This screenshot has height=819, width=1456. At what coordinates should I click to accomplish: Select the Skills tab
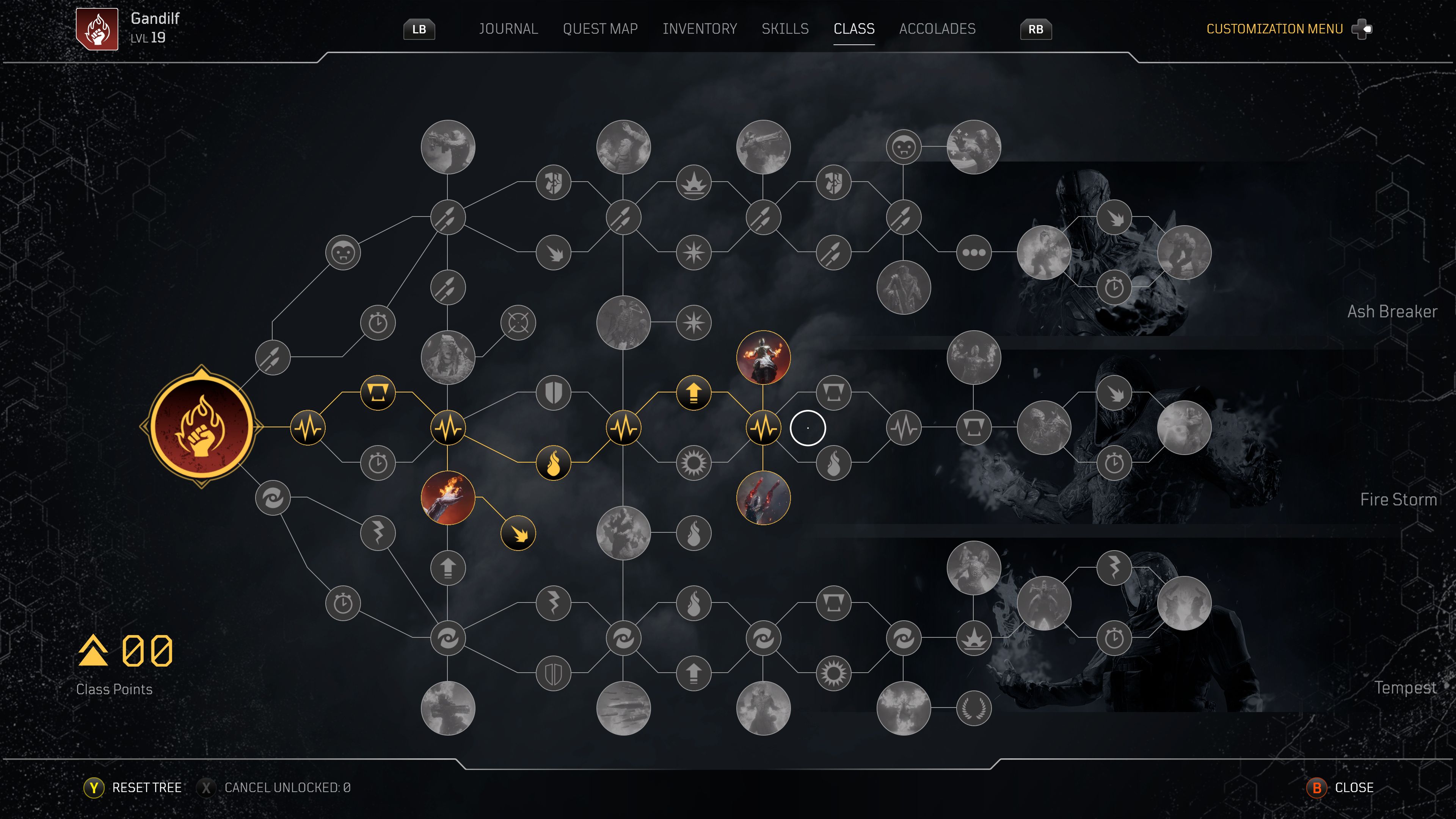pos(784,29)
